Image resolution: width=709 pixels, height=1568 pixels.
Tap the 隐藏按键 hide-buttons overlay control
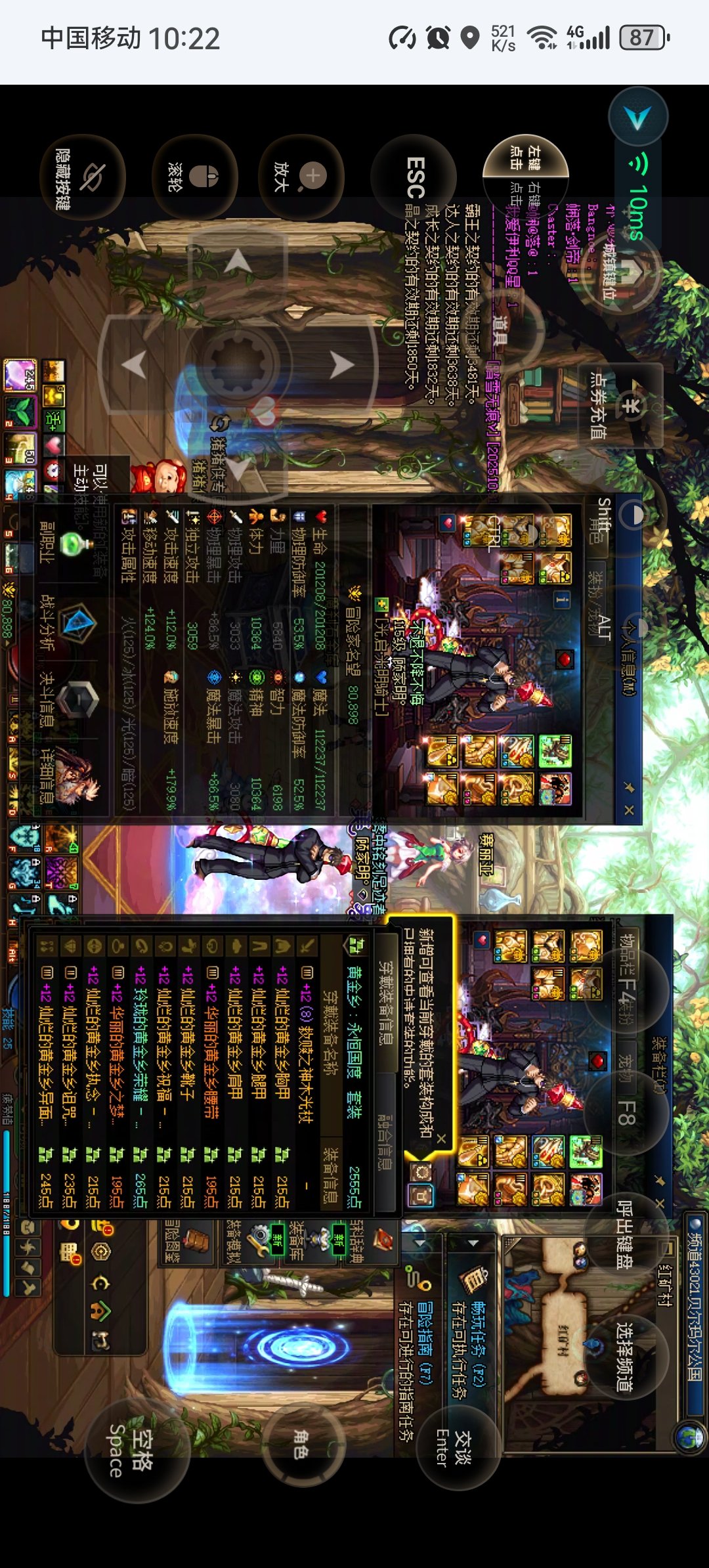82,177
